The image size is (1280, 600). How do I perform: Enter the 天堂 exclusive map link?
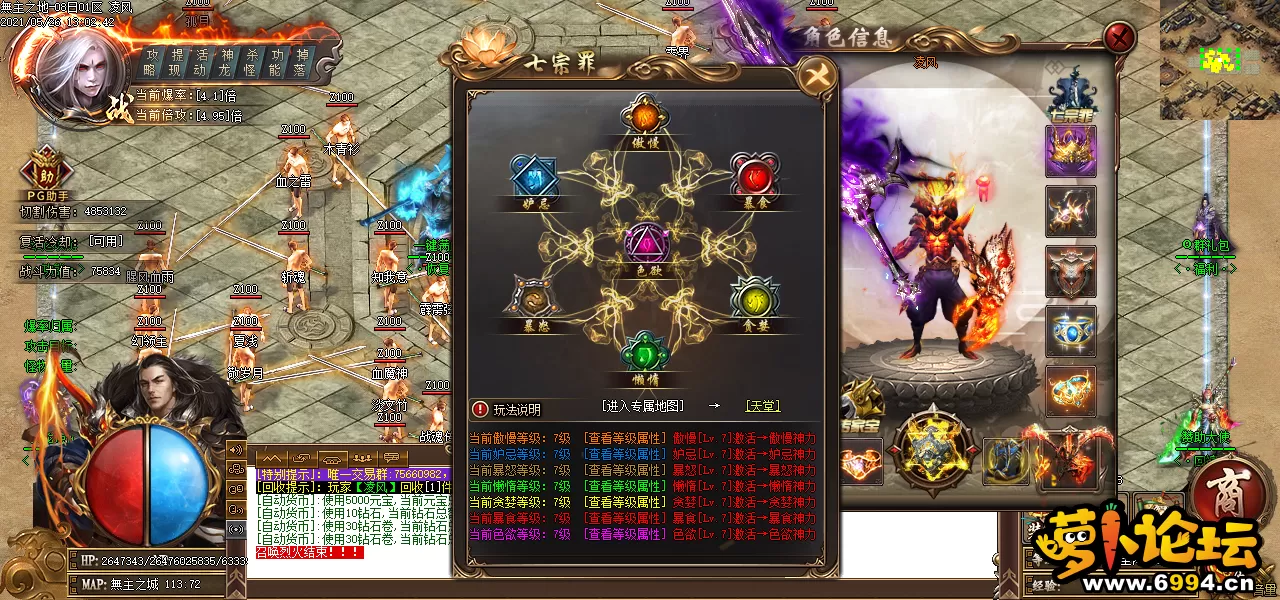[x=763, y=406]
